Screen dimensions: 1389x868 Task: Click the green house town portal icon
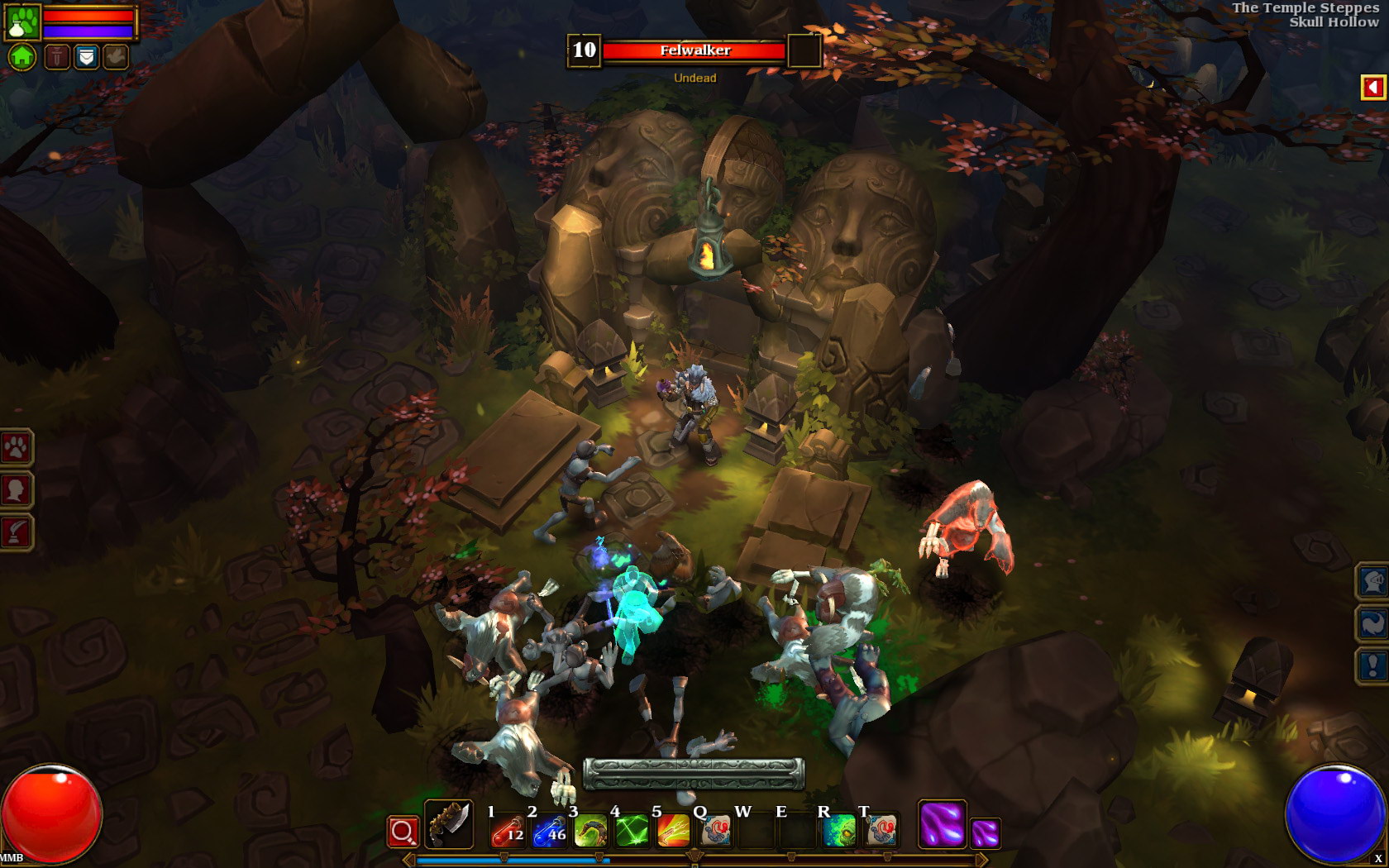[x=22, y=57]
